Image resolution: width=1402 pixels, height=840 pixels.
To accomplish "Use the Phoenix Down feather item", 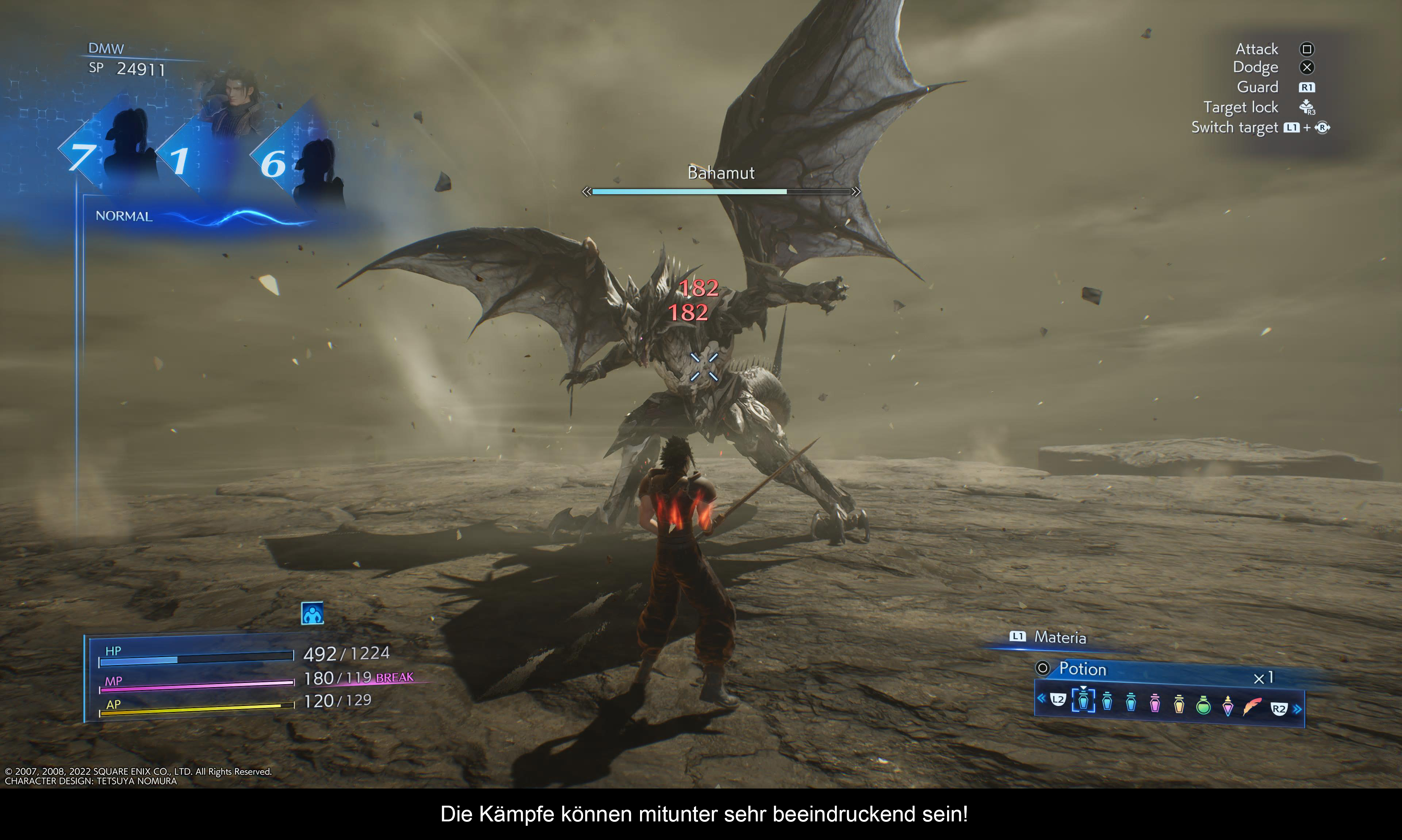I will tap(1252, 705).
